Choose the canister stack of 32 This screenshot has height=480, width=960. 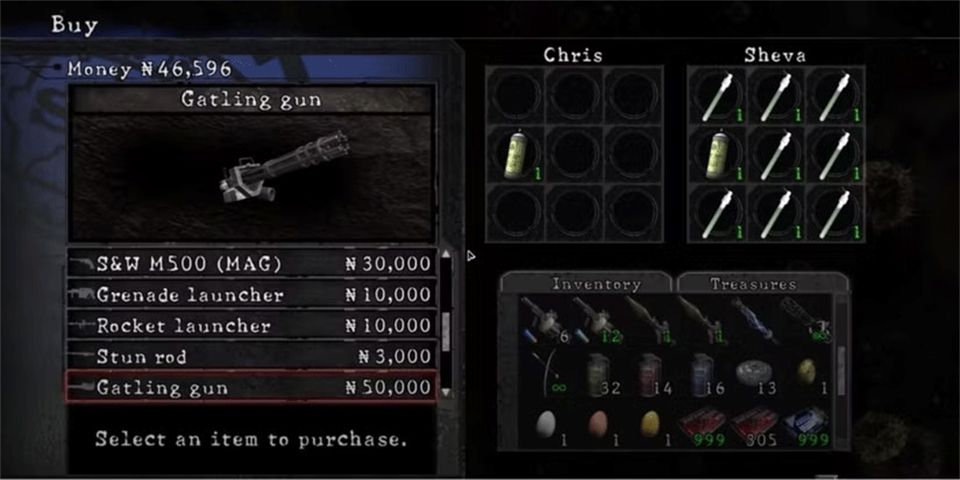597,372
